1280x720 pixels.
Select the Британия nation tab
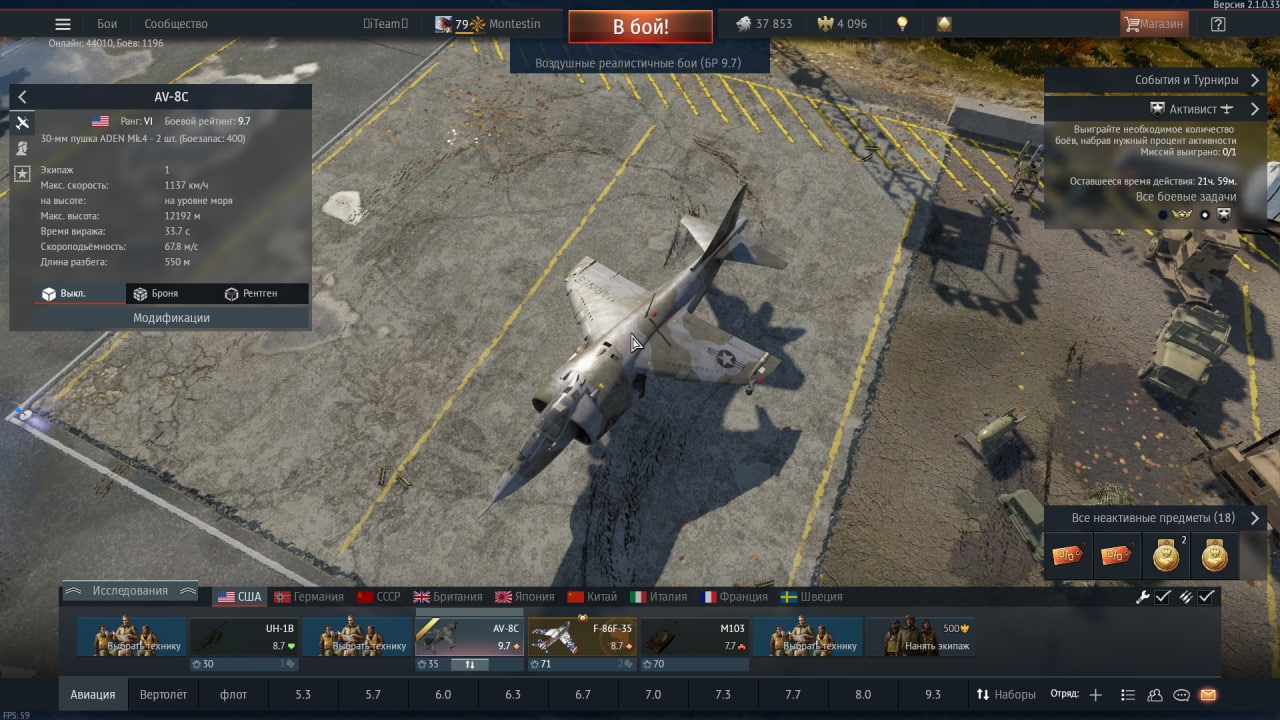click(448, 597)
